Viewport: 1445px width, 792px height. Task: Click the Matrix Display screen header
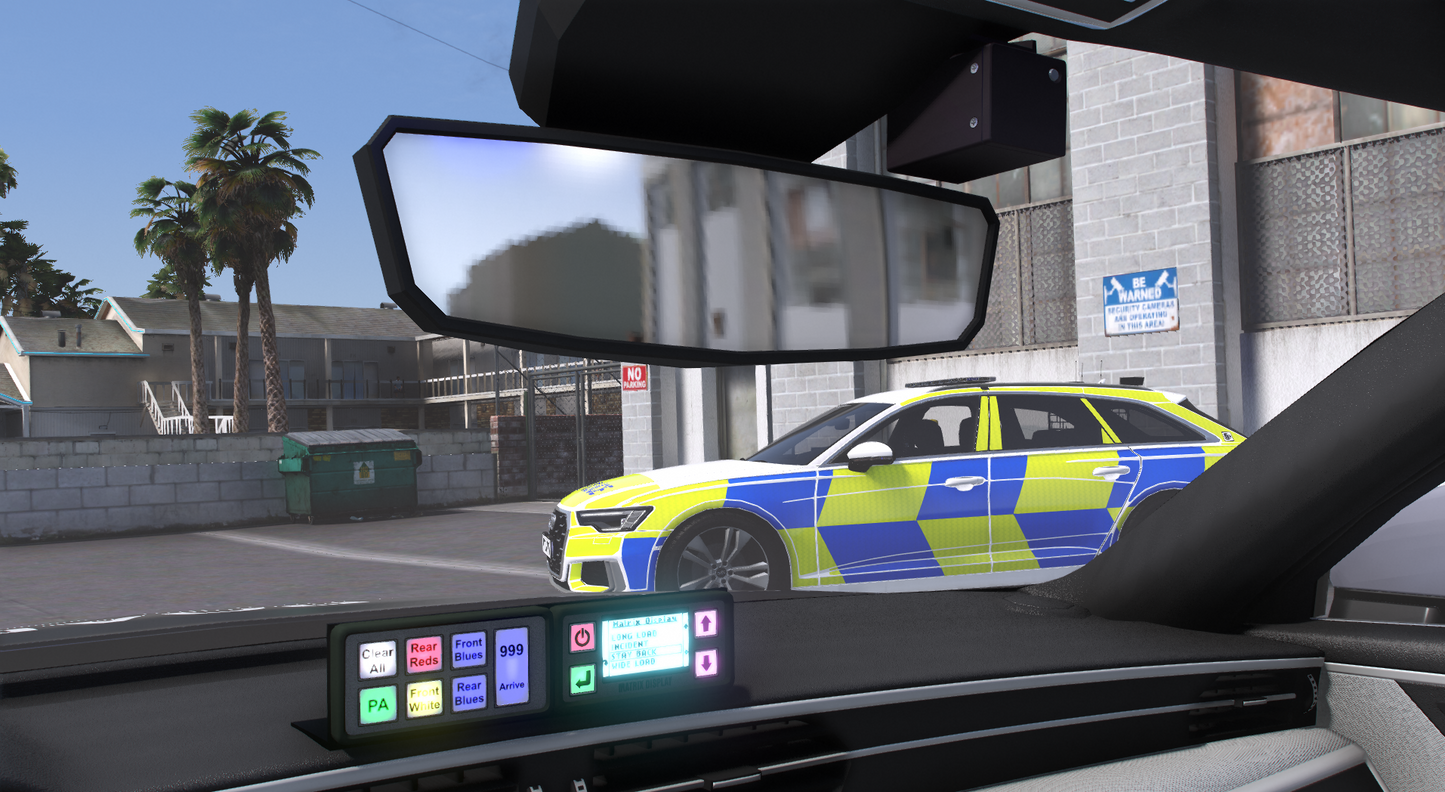(645, 622)
